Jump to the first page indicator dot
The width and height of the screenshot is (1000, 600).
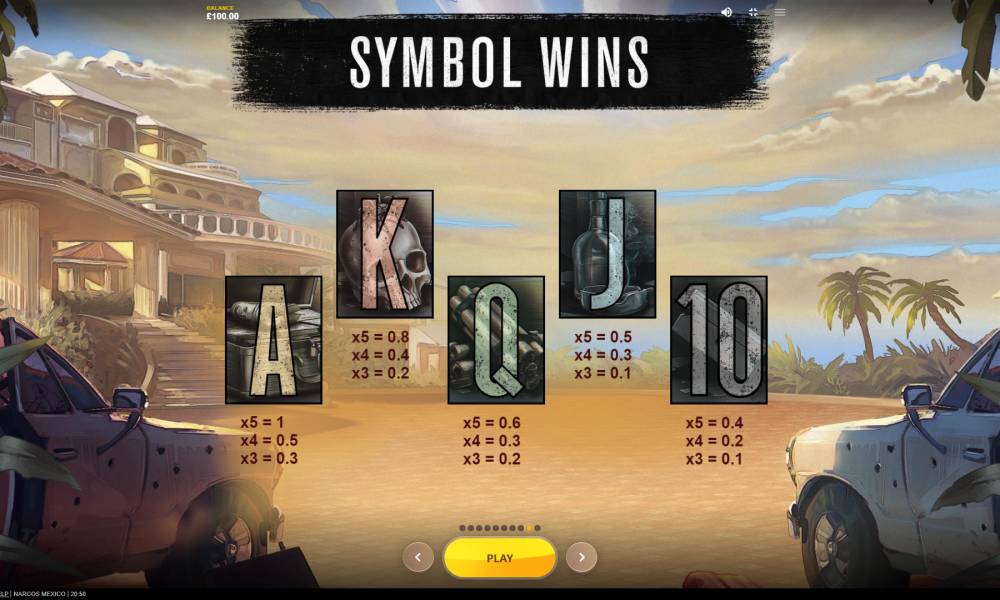[462, 528]
